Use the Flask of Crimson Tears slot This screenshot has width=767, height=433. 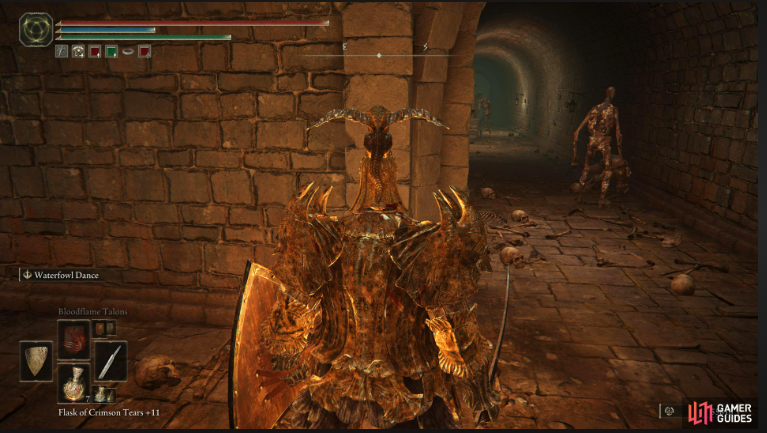74,383
